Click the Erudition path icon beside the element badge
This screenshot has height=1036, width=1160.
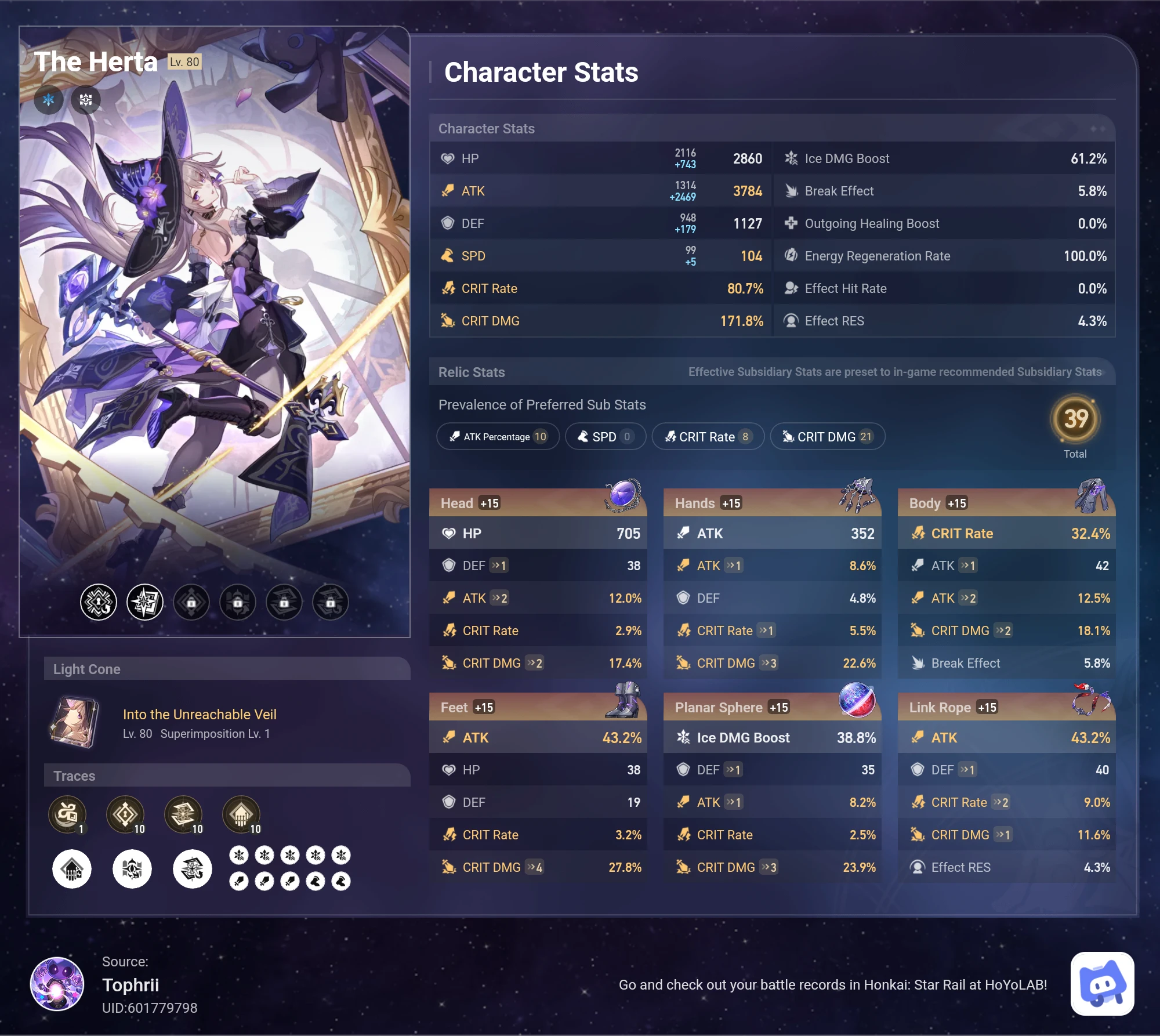coord(86,100)
